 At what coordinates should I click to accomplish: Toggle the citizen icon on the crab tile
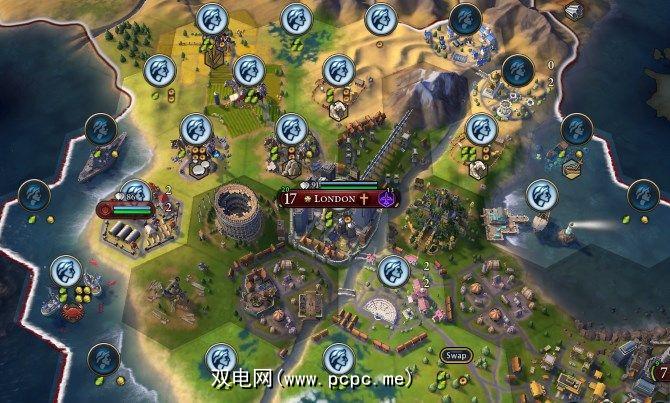click(x=66, y=271)
